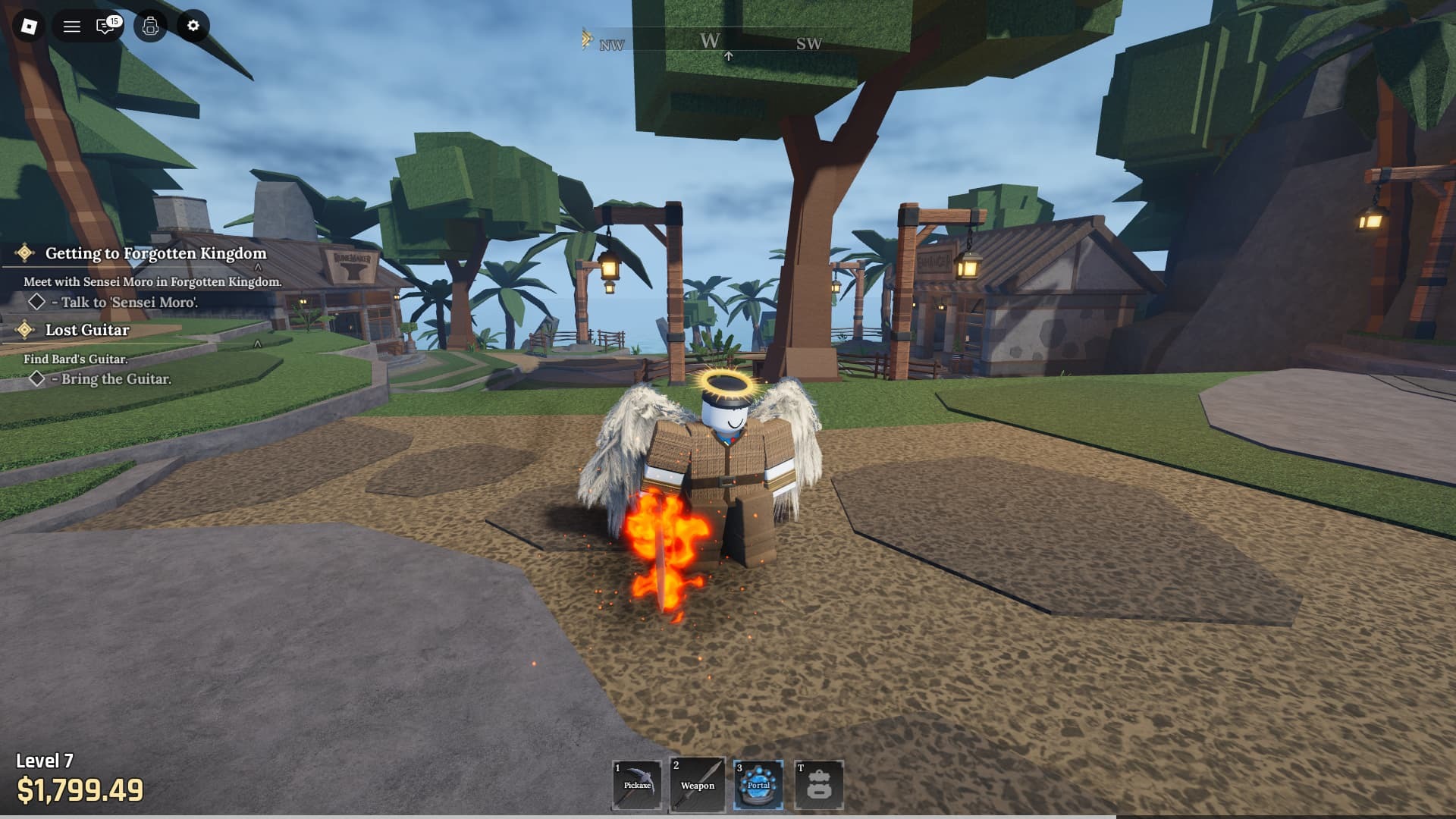1456x819 pixels.
Task: Open the chat with 15 unread
Action: click(106, 27)
